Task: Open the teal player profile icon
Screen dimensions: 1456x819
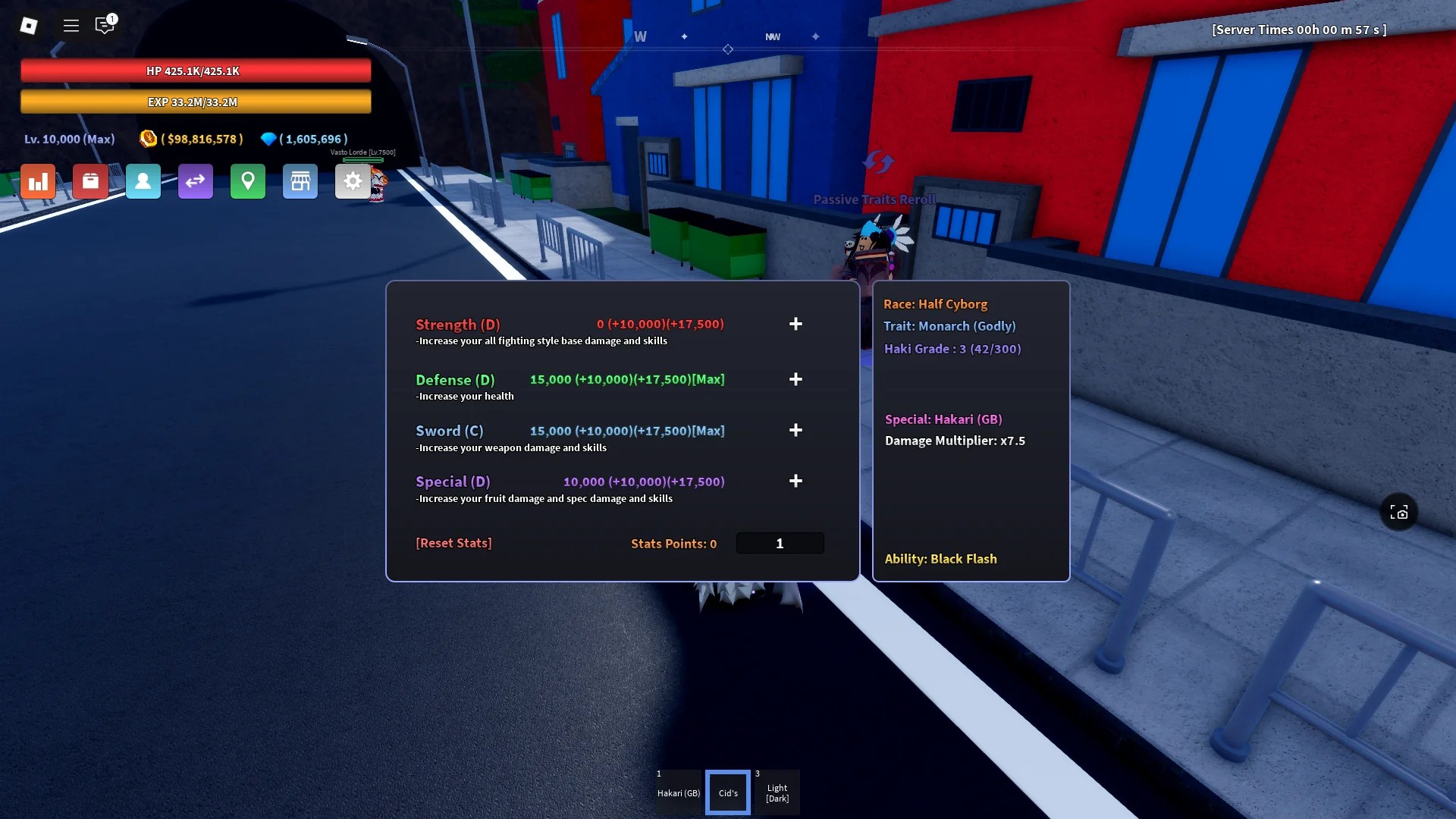Action: [x=143, y=181]
